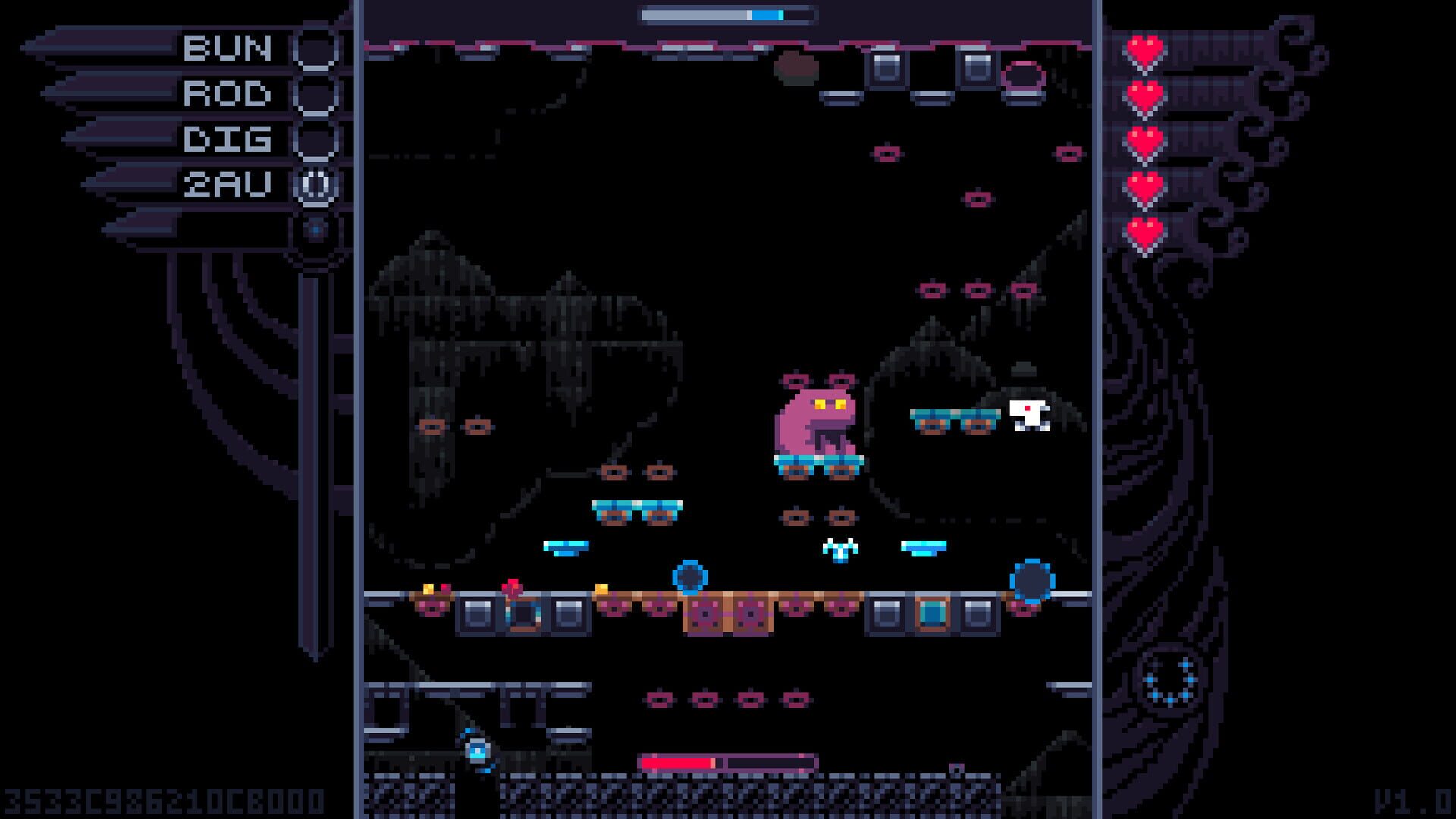This screenshot has width=1456, height=819.
Task: Select the ROD entry in the left menu list
Action: click(x=226, y=93)
